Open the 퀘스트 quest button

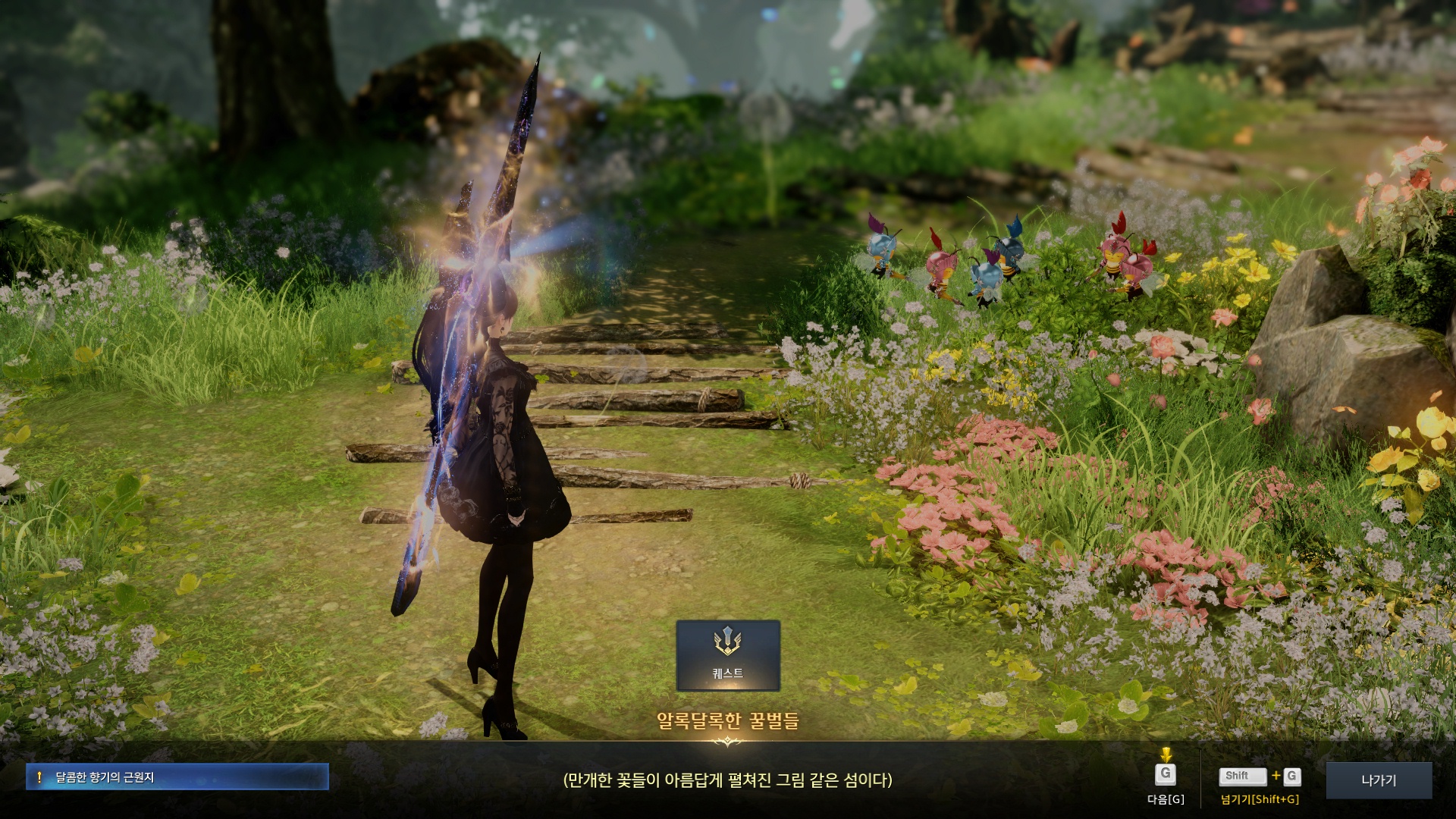click(x=728, y=655)
